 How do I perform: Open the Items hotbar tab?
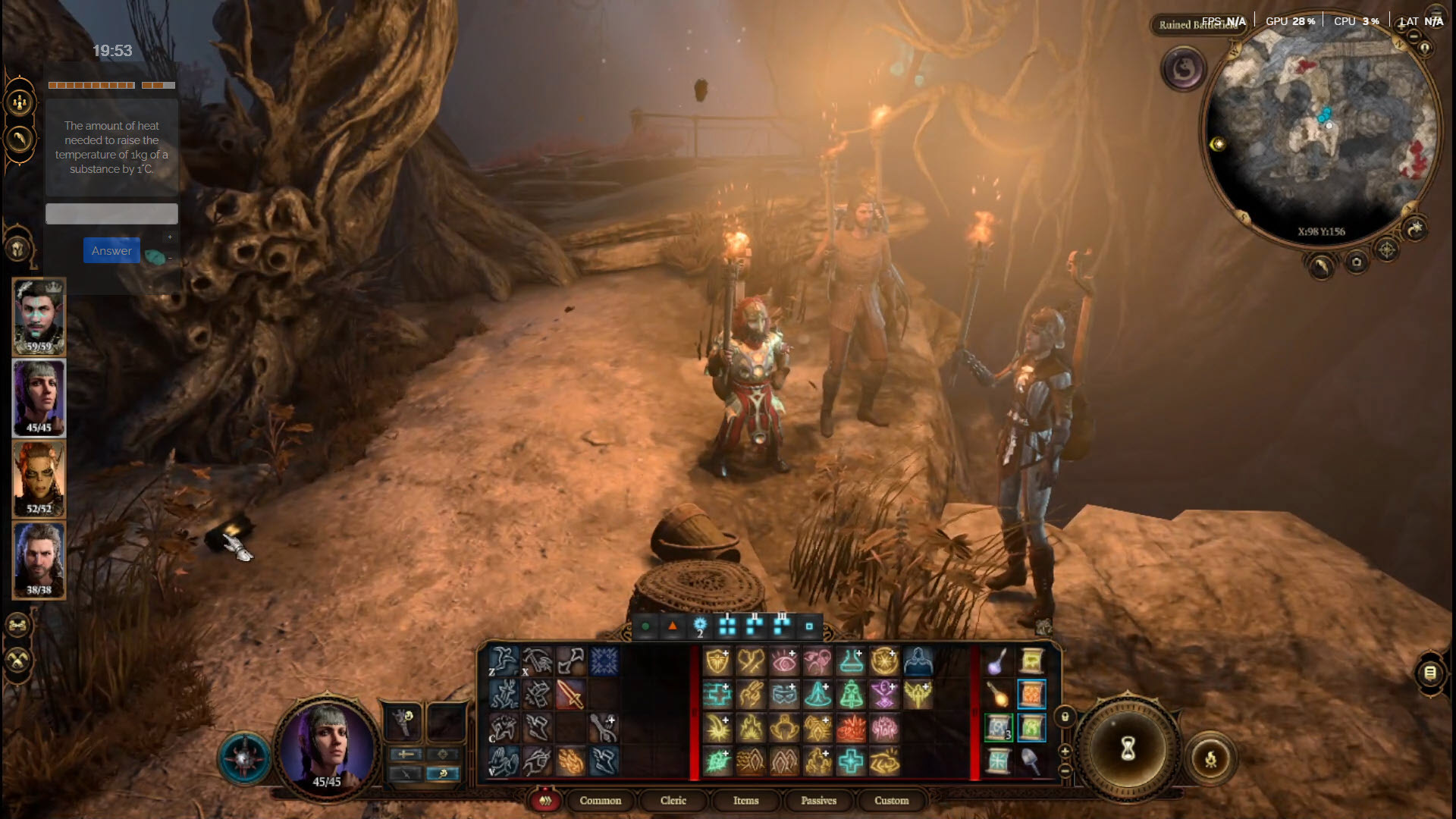[745, 801]
